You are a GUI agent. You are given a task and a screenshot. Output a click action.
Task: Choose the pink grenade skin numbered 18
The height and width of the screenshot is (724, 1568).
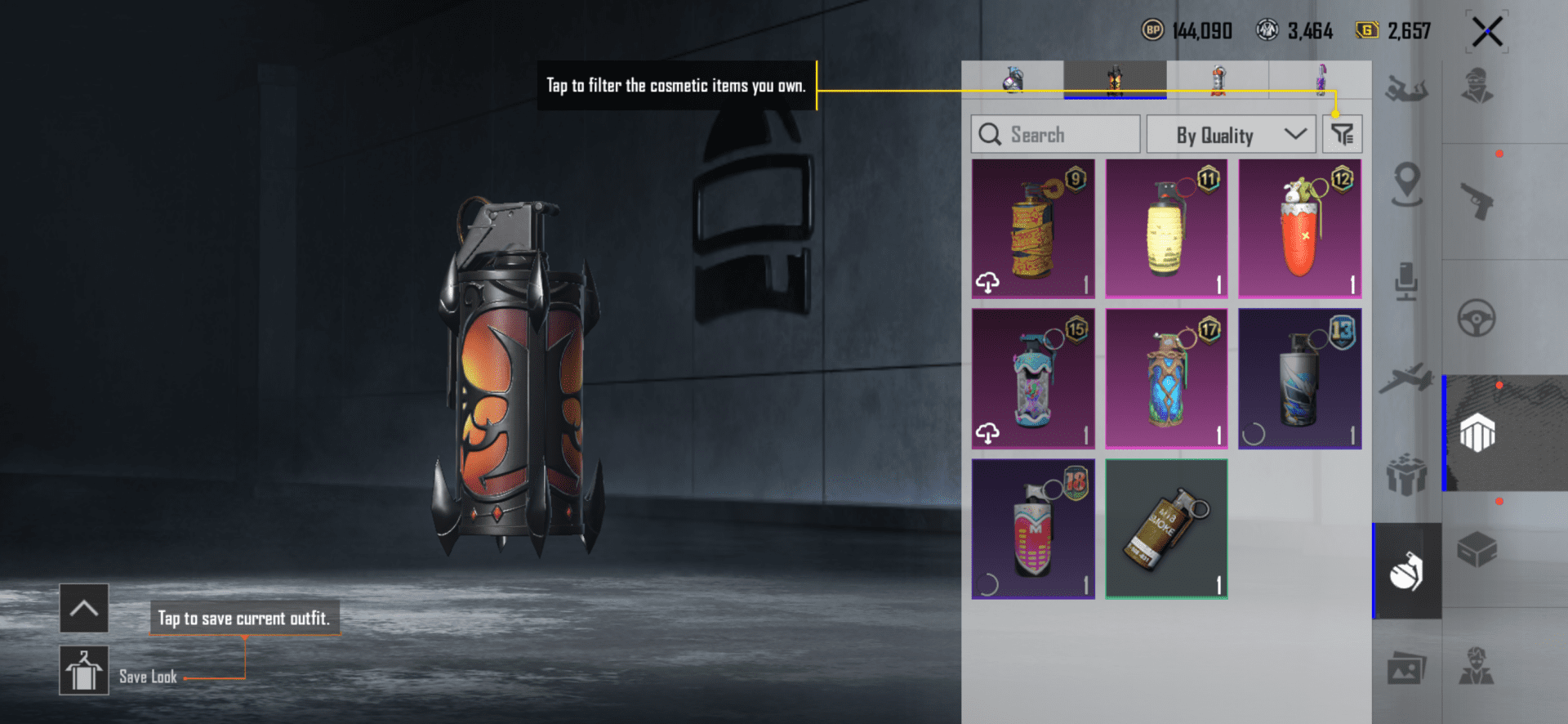click(x=1033, y=529)
